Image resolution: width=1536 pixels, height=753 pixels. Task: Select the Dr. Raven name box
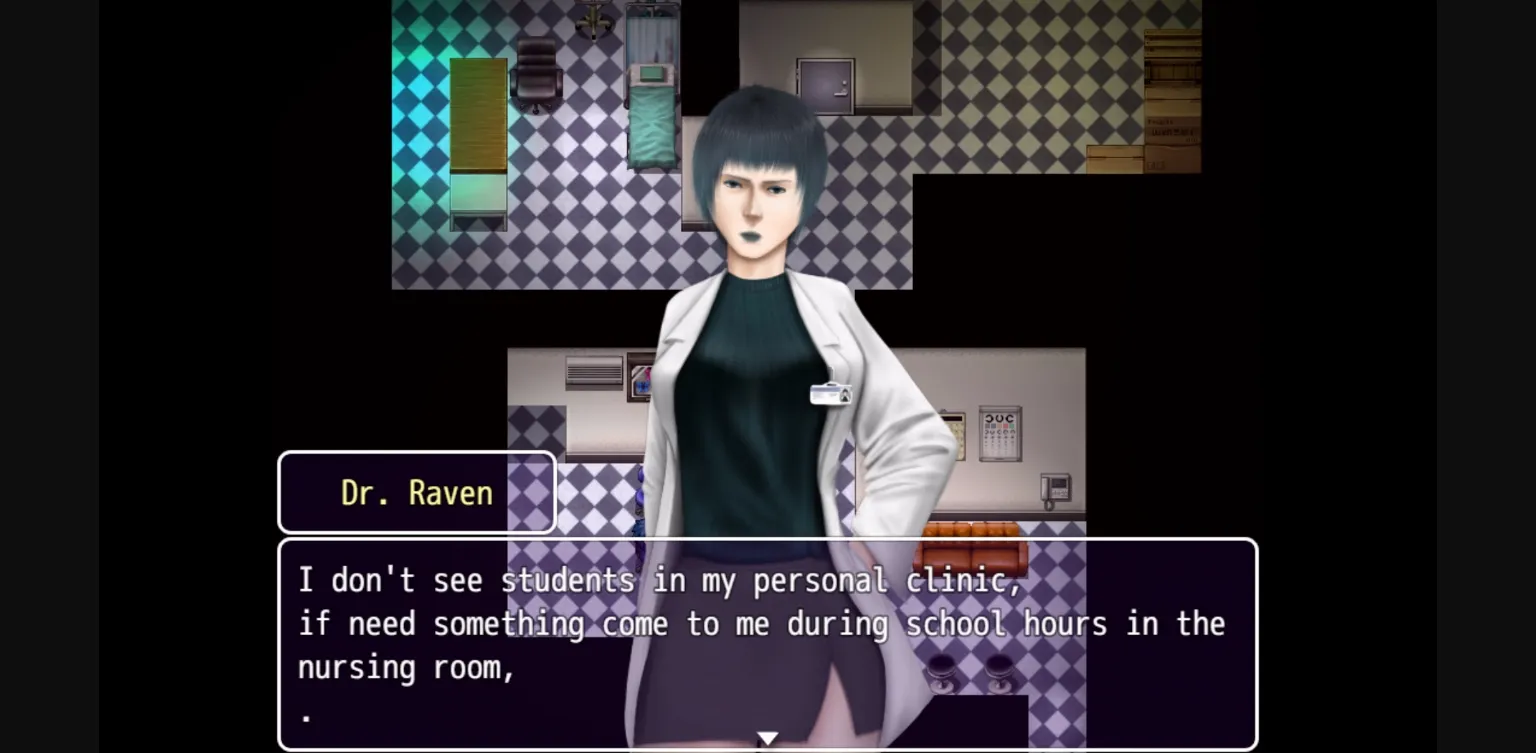[416, 491]
